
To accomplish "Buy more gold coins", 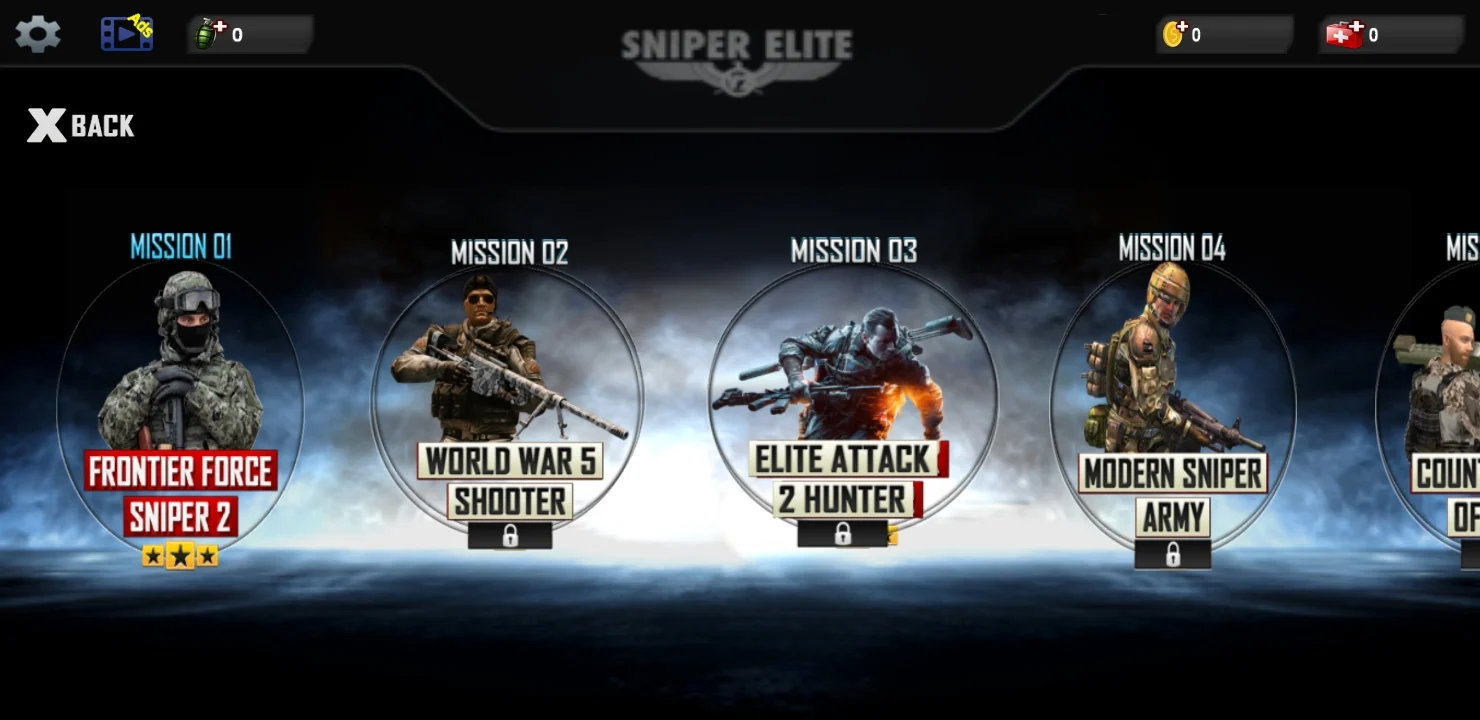I will point(1175,35).
